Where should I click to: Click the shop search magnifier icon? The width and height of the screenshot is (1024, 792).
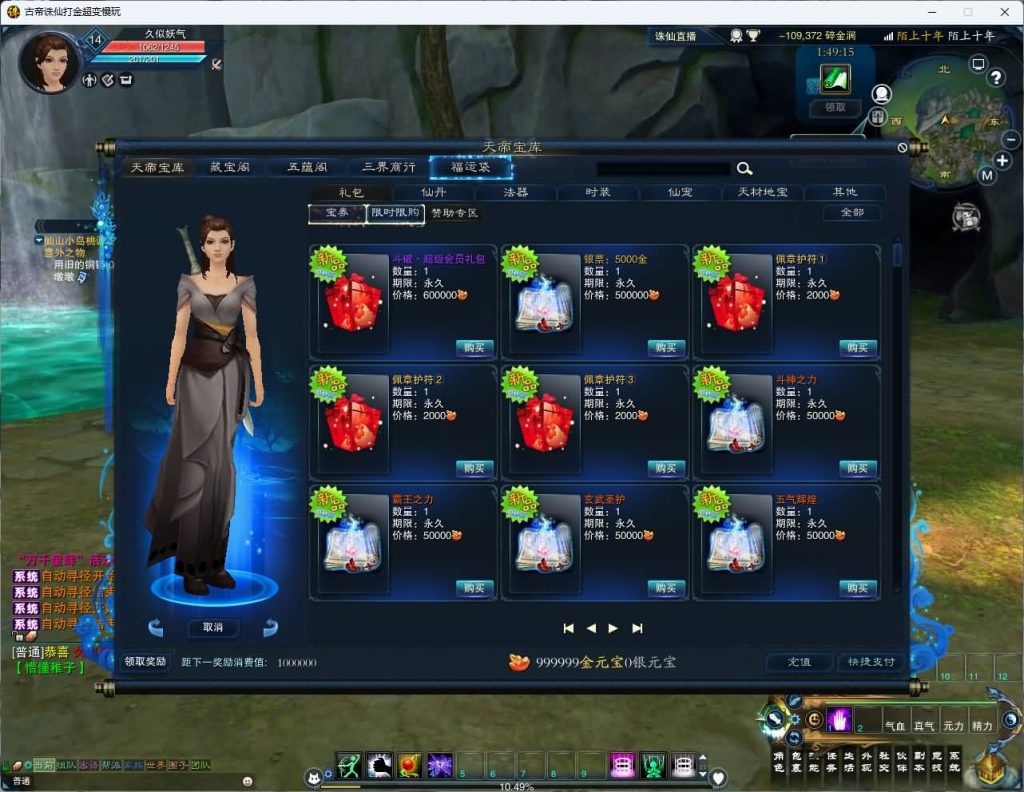(x=744, y=169)
